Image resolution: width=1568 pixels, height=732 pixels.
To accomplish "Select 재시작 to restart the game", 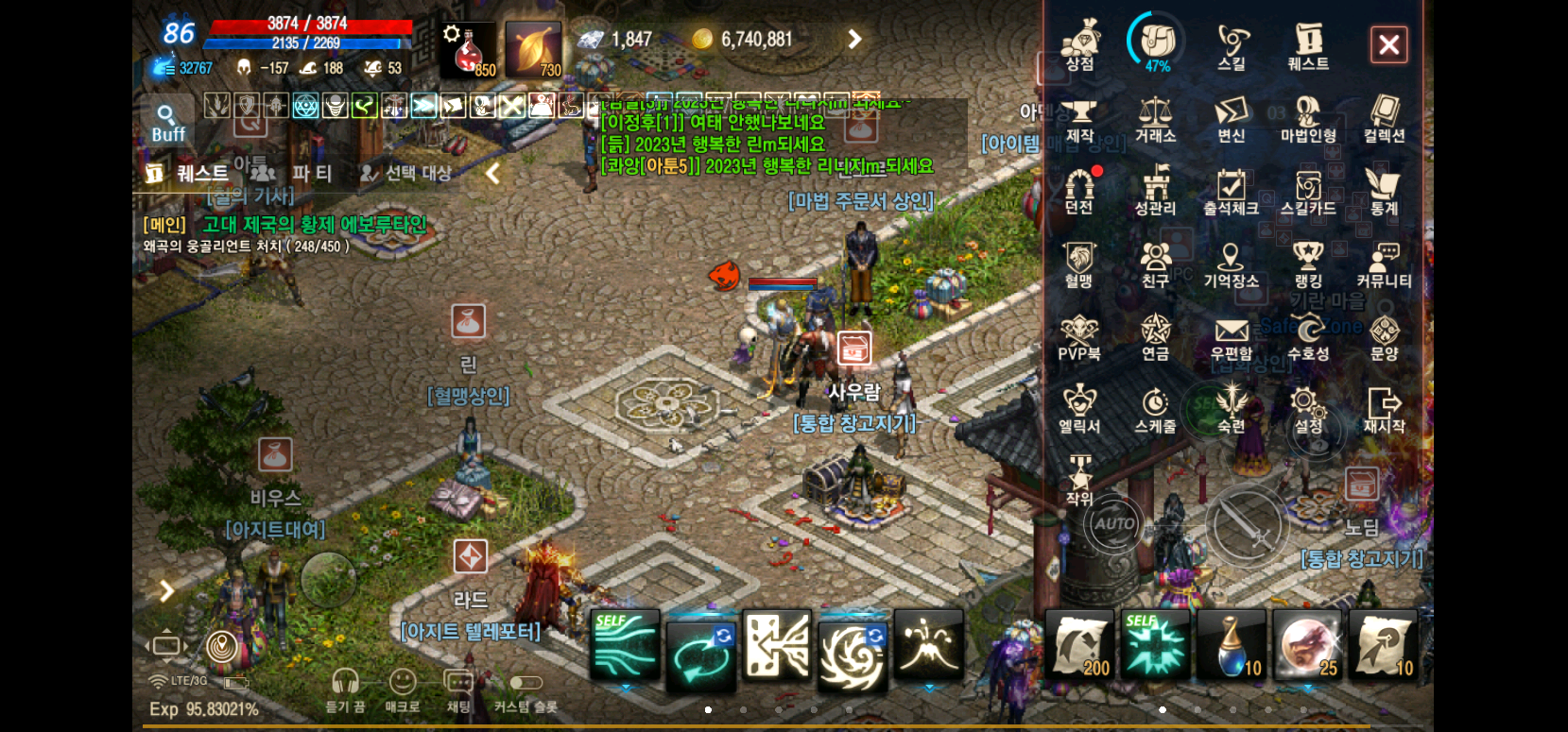I will click(1384, 410).
